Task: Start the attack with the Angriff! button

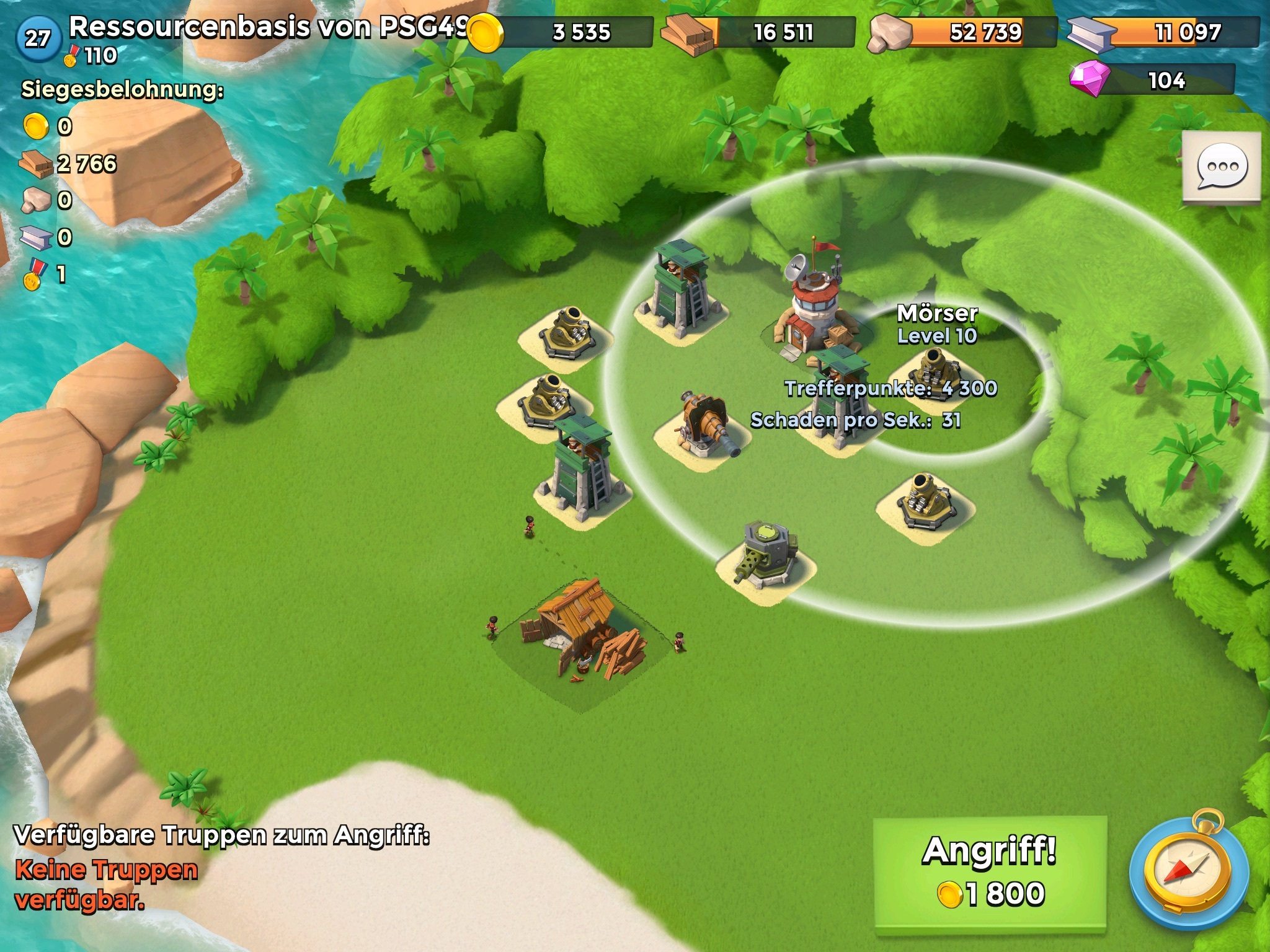Action: [x=990, y=874]
